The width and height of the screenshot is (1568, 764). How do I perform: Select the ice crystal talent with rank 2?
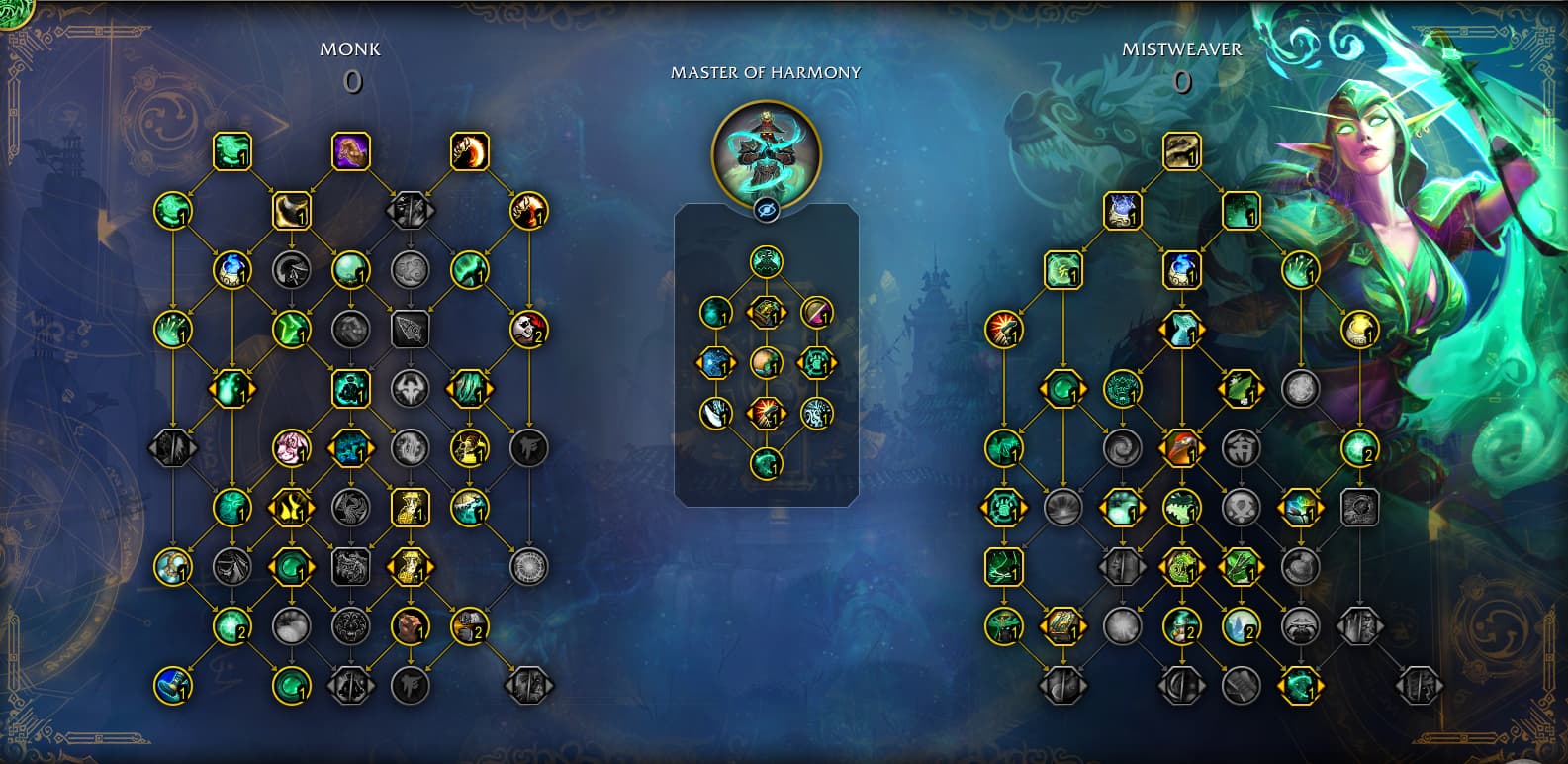(1241, 625)
